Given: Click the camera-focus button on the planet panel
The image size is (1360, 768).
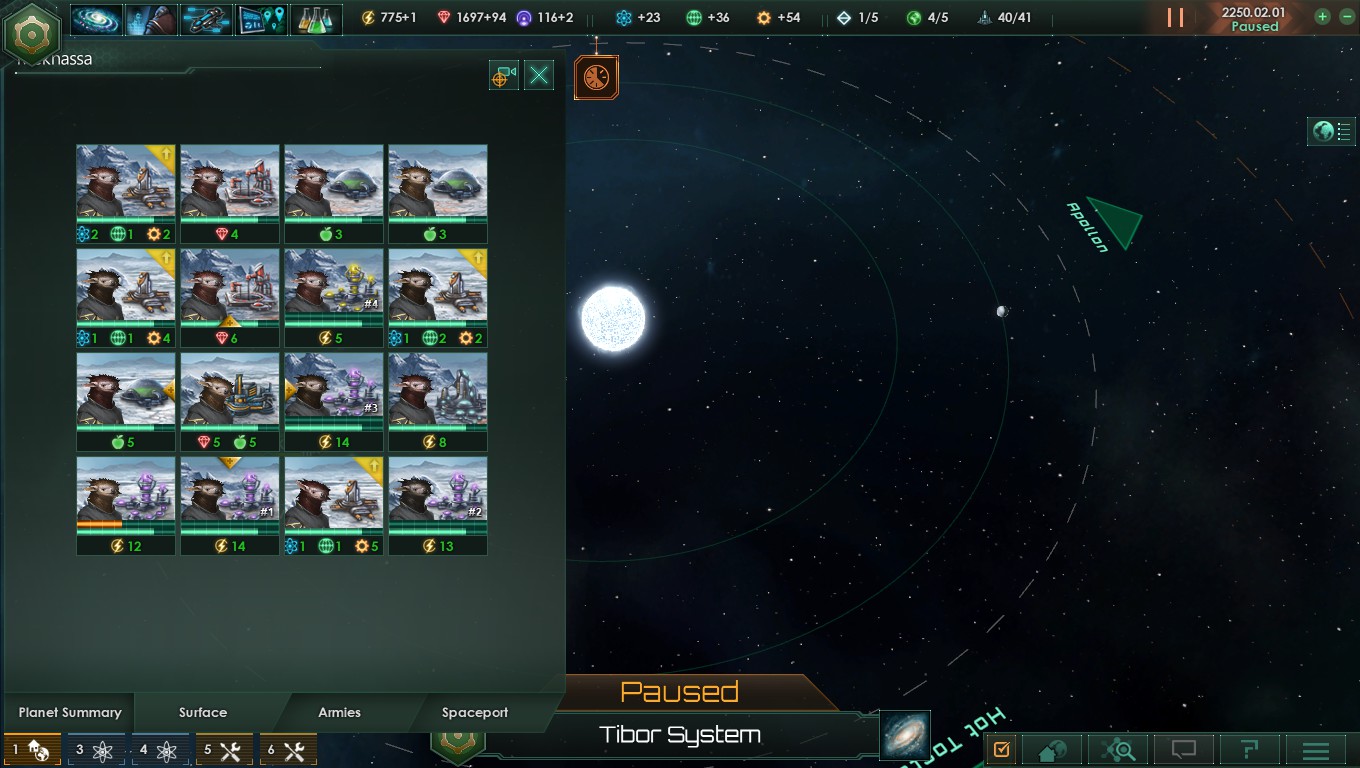Looking at the screenshot, I should click(x=504, y=75).
